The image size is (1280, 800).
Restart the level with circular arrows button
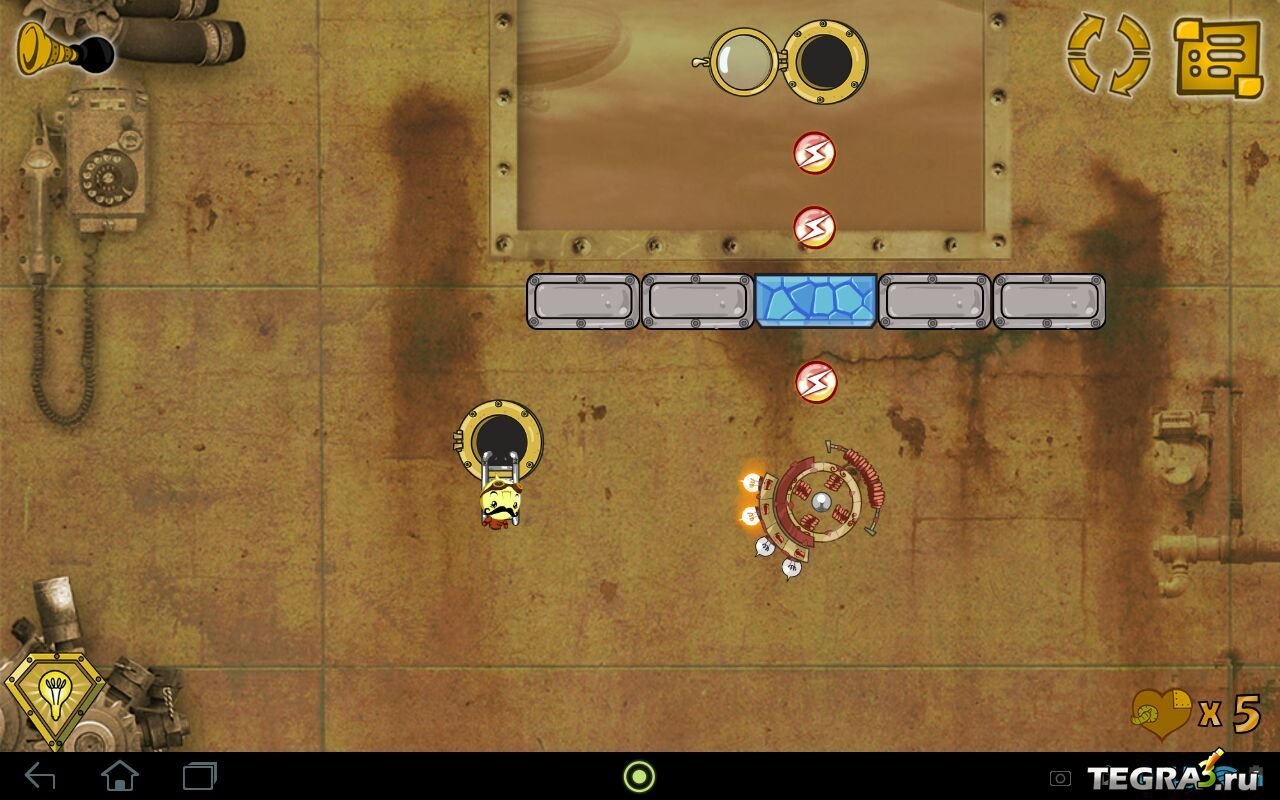pos(1108,55)
